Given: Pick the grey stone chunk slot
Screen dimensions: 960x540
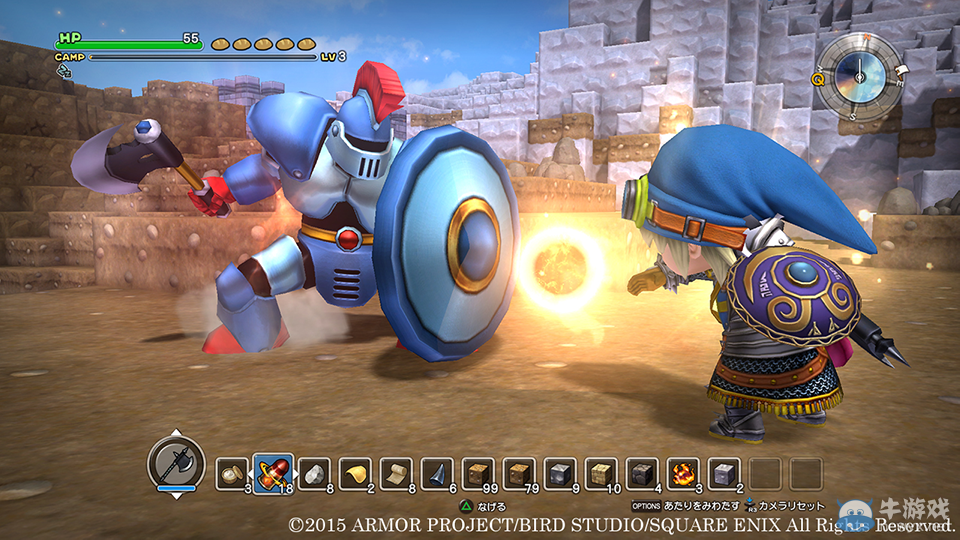Looking at the screenshot, I should 314,473.
